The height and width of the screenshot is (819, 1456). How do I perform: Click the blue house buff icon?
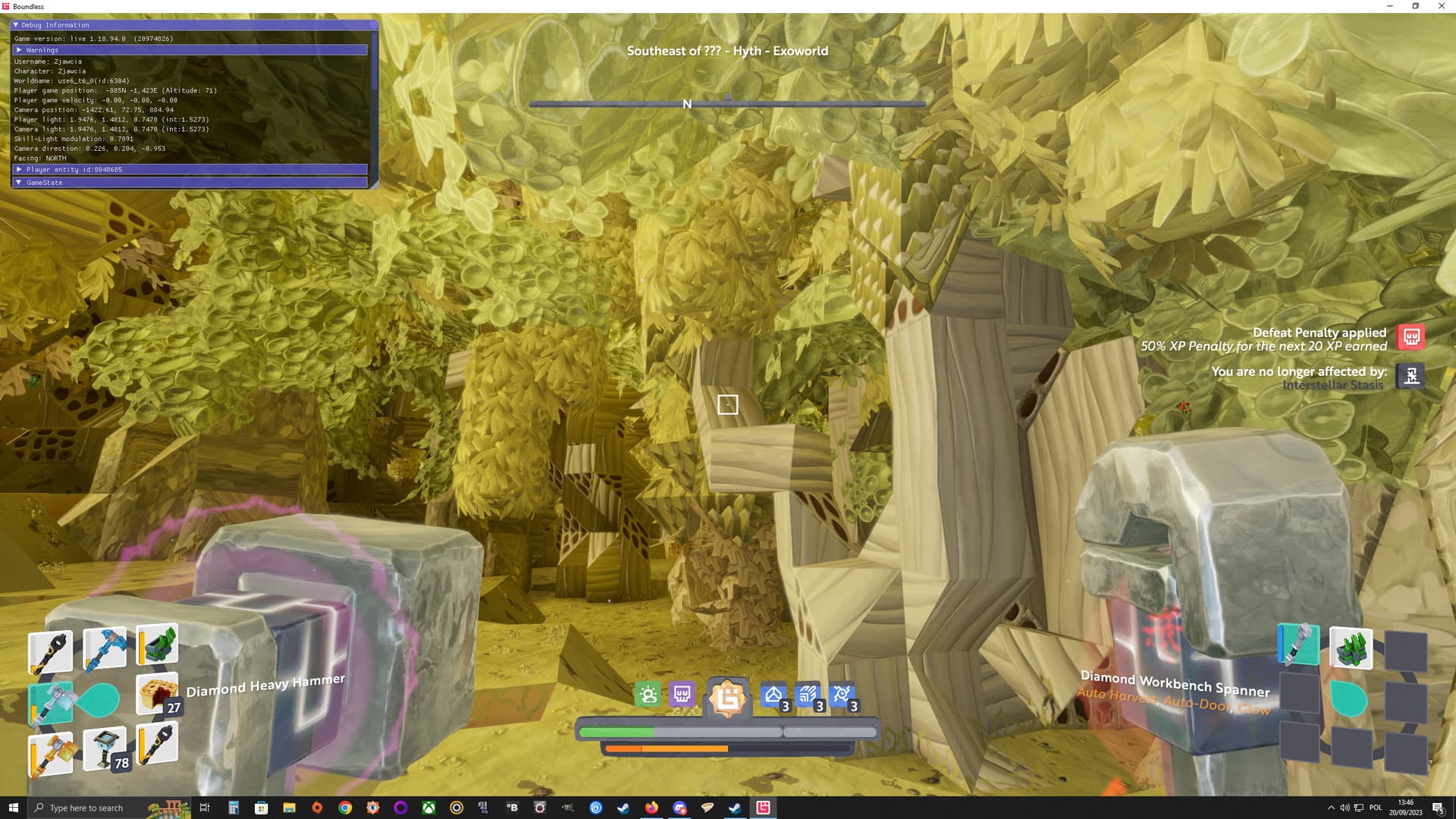pyautogui.click(x=773, y=695)
